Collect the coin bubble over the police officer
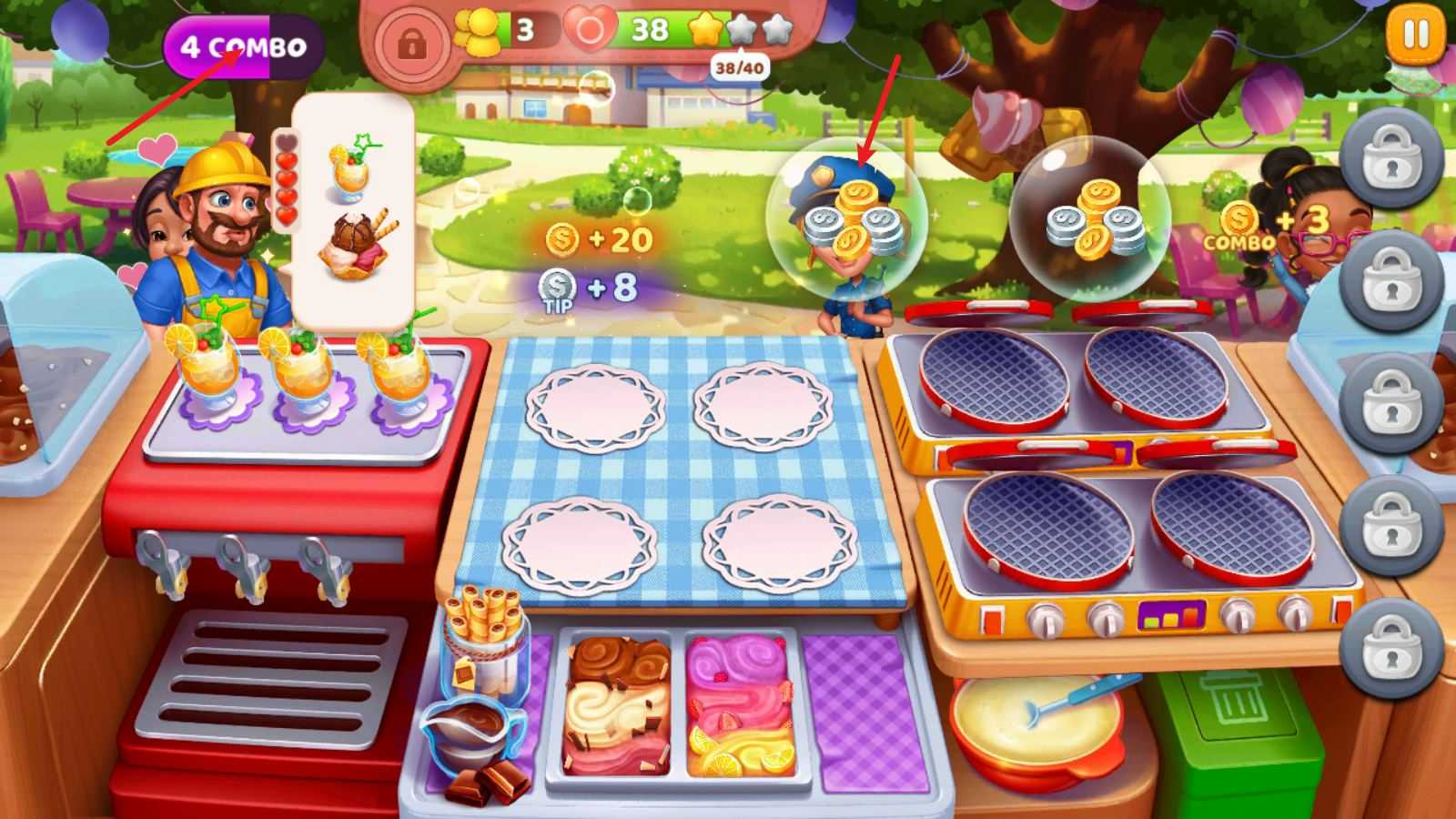Viewport: 1456px width, 819px height. [848, 218]
